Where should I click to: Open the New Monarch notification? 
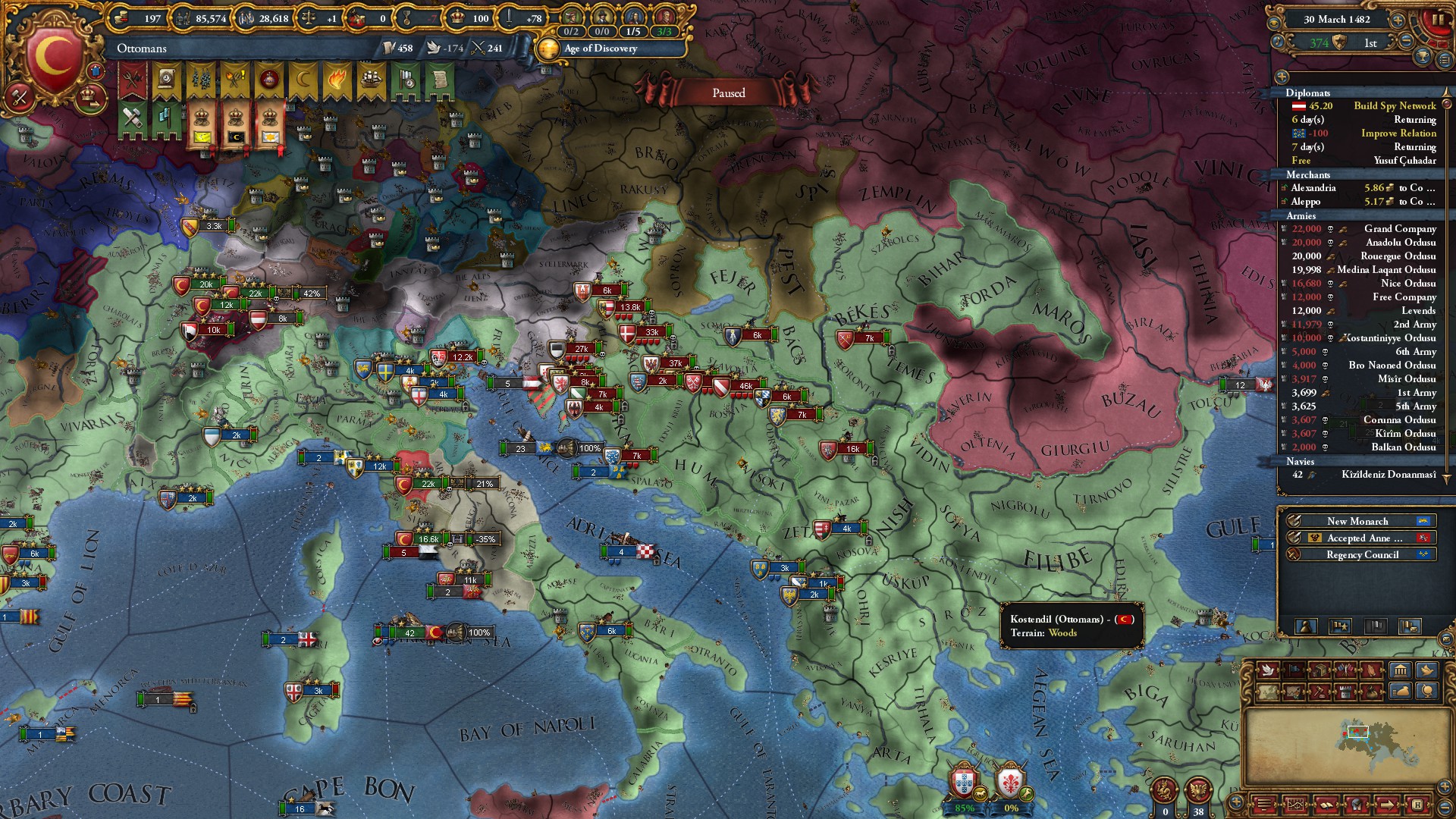1357,521
